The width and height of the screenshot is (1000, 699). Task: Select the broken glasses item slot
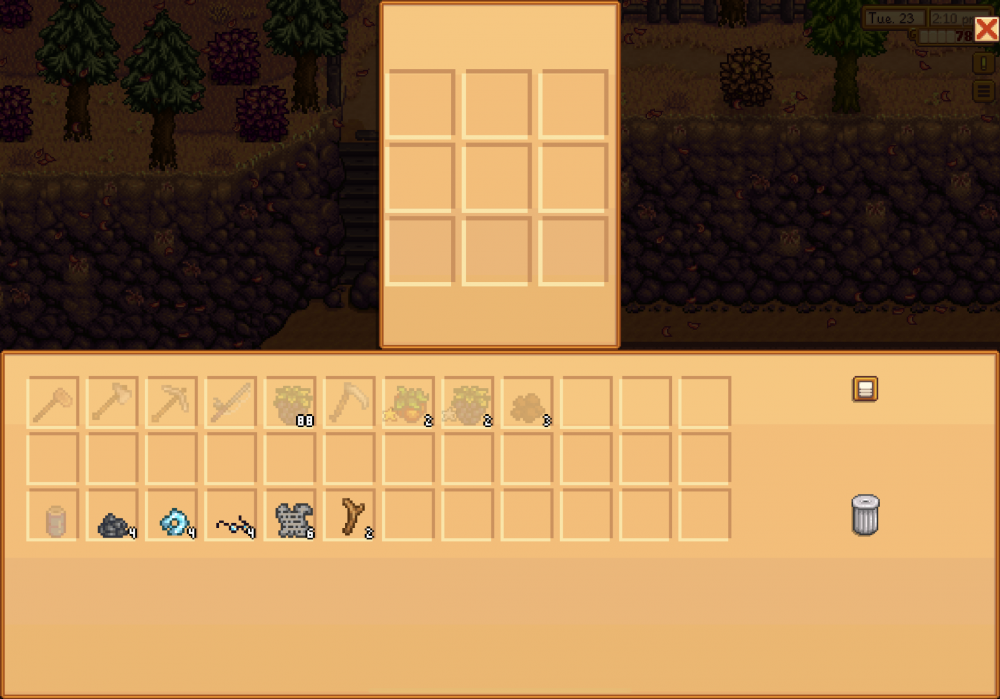[x=232, y=516]
